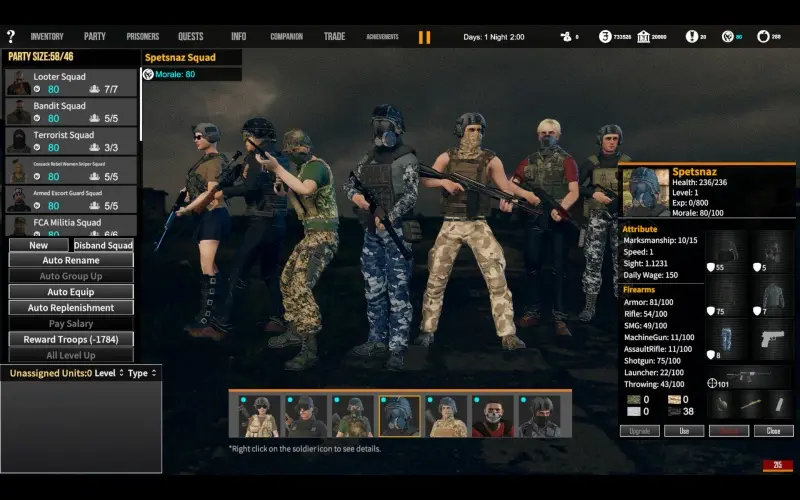
Task: Select the Terrorist Squad row
Action: [71, 141]
